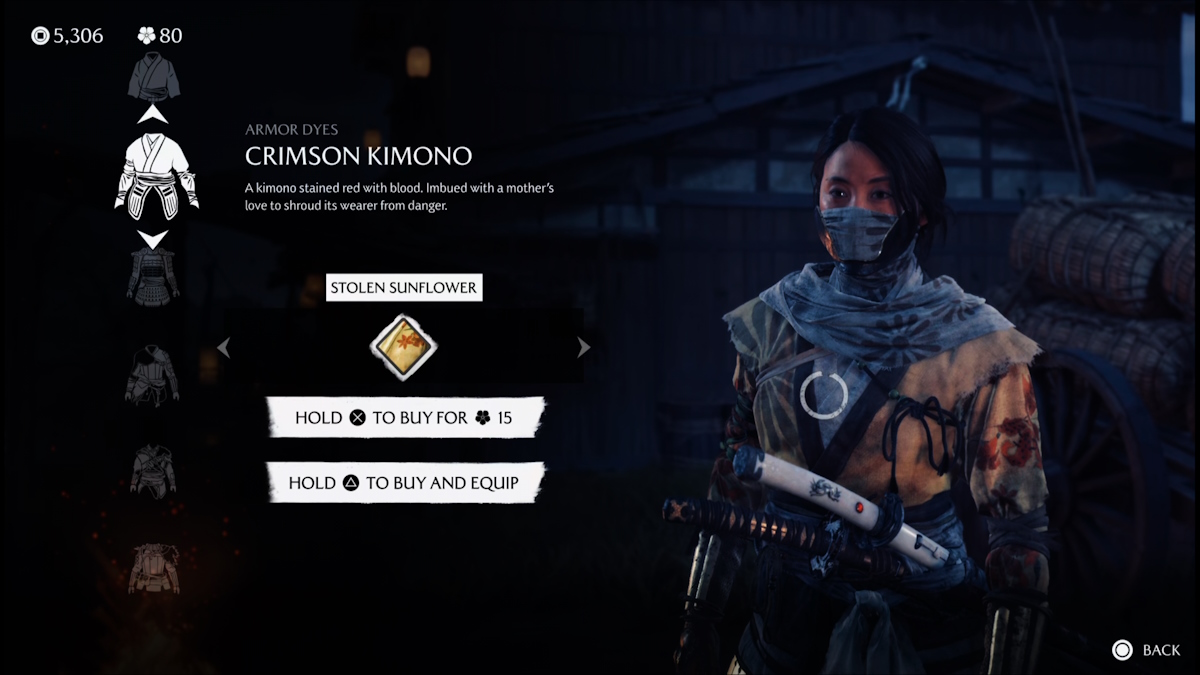This screenshot has height=675, width=1200.
Task: Select the samurai armor below the down arrow
Action: pyautogui.click(x=153, y=276)
